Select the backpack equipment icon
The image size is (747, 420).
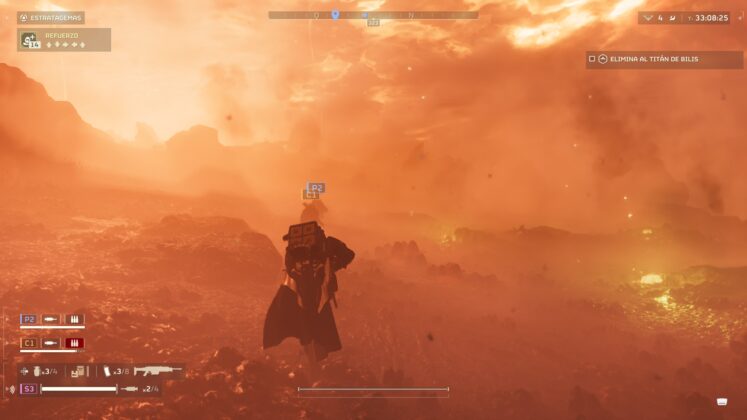coord(78,371)
